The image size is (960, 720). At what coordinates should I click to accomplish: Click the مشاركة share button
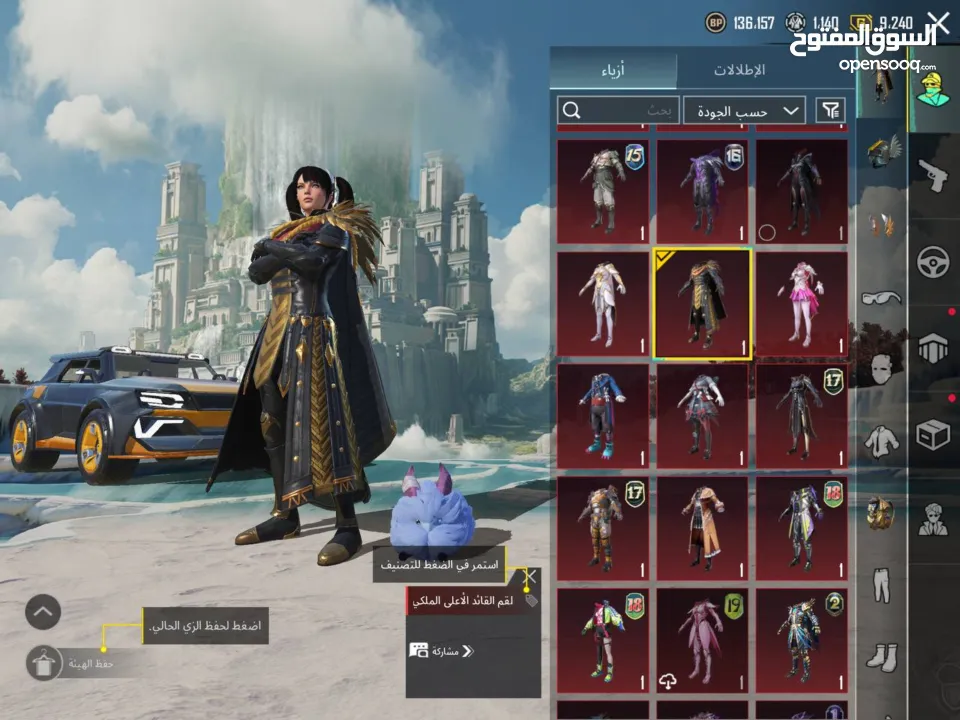pyautogui.click(x=441, y=650)
